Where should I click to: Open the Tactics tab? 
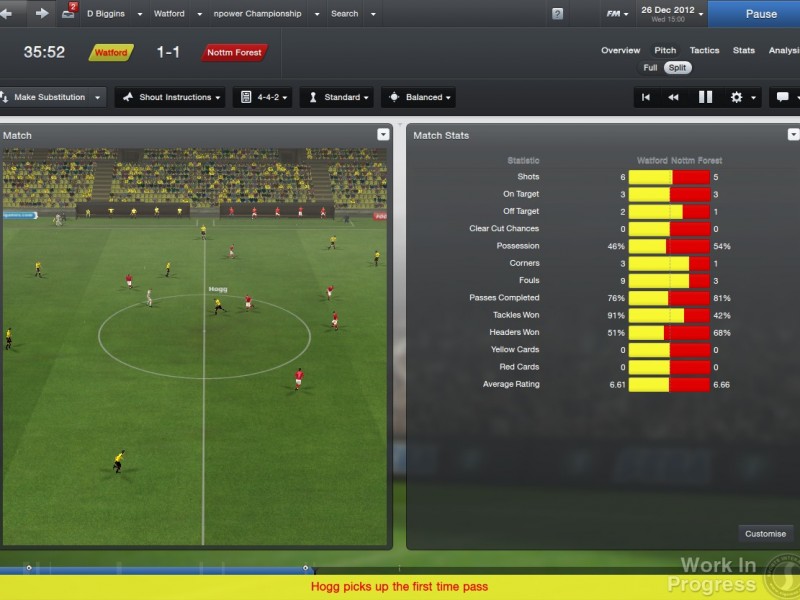click(704, 50)
